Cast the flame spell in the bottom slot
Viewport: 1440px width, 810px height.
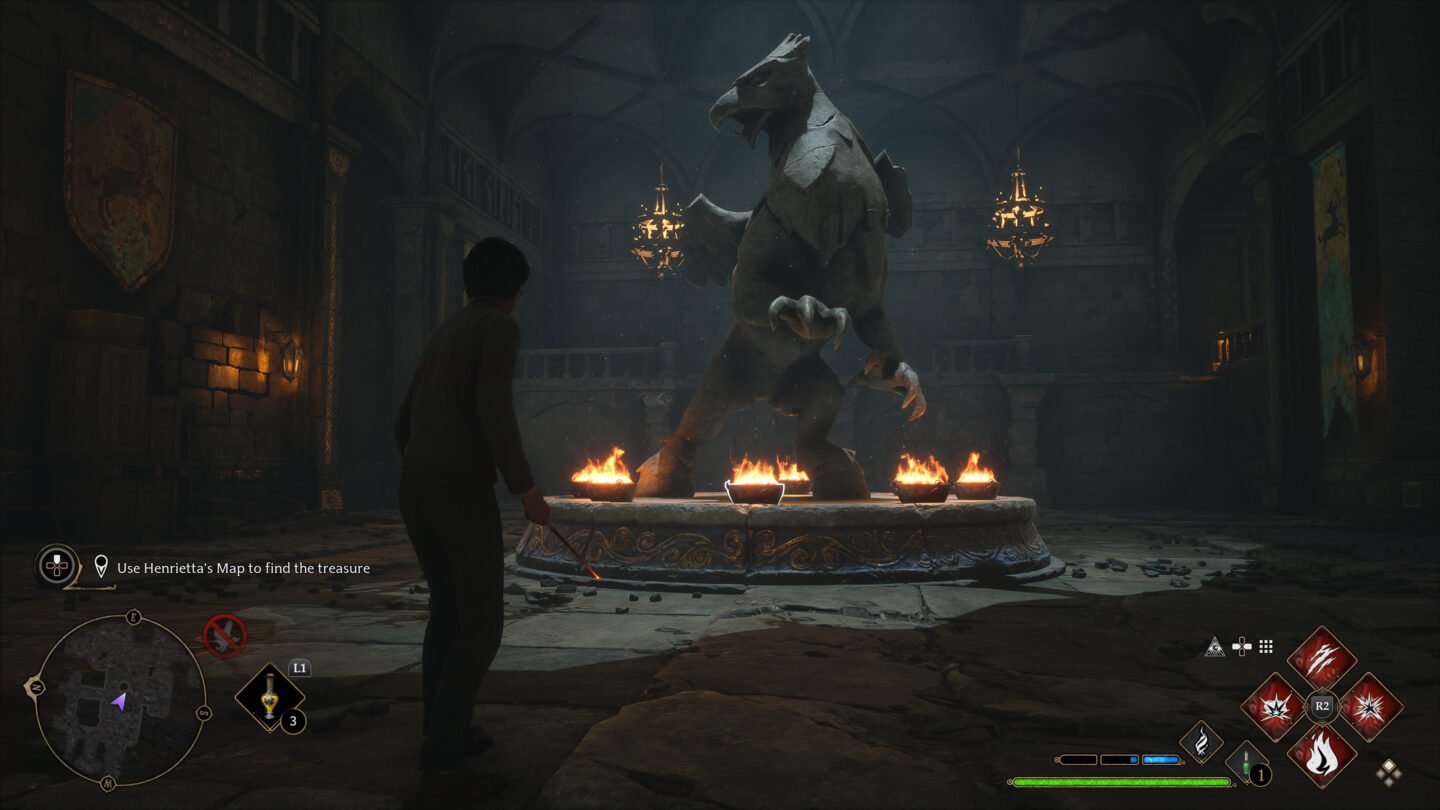coord(1321,754)
